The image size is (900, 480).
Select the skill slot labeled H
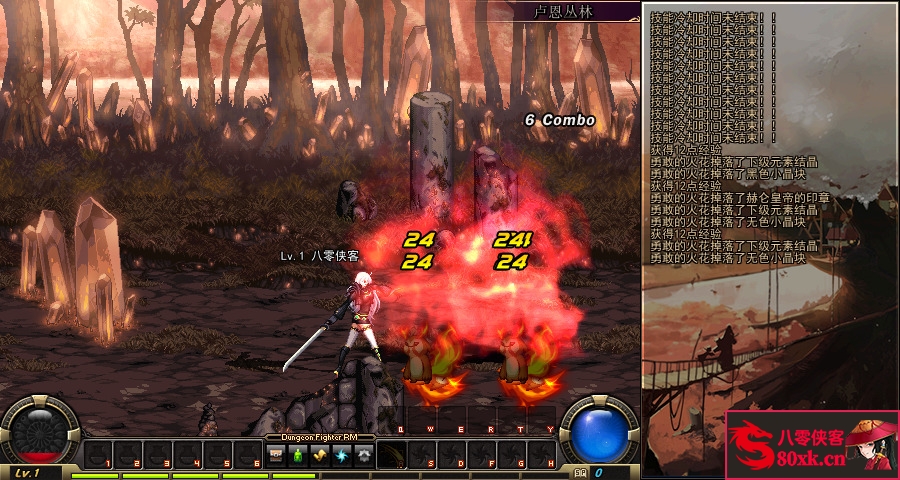(x=542, y=456)
